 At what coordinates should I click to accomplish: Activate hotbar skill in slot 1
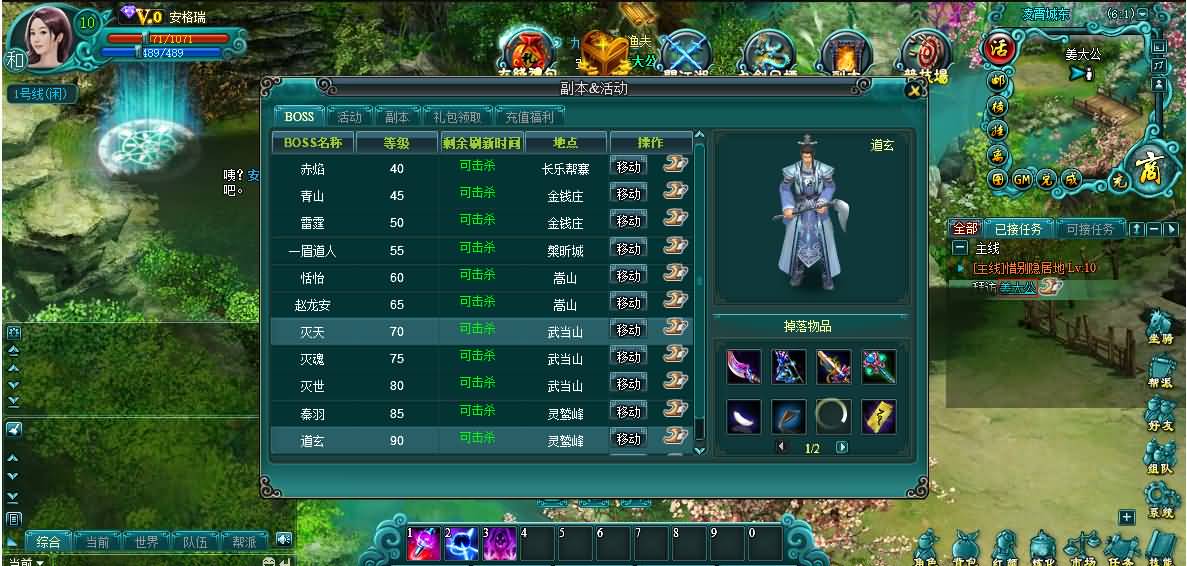point(424,545)
